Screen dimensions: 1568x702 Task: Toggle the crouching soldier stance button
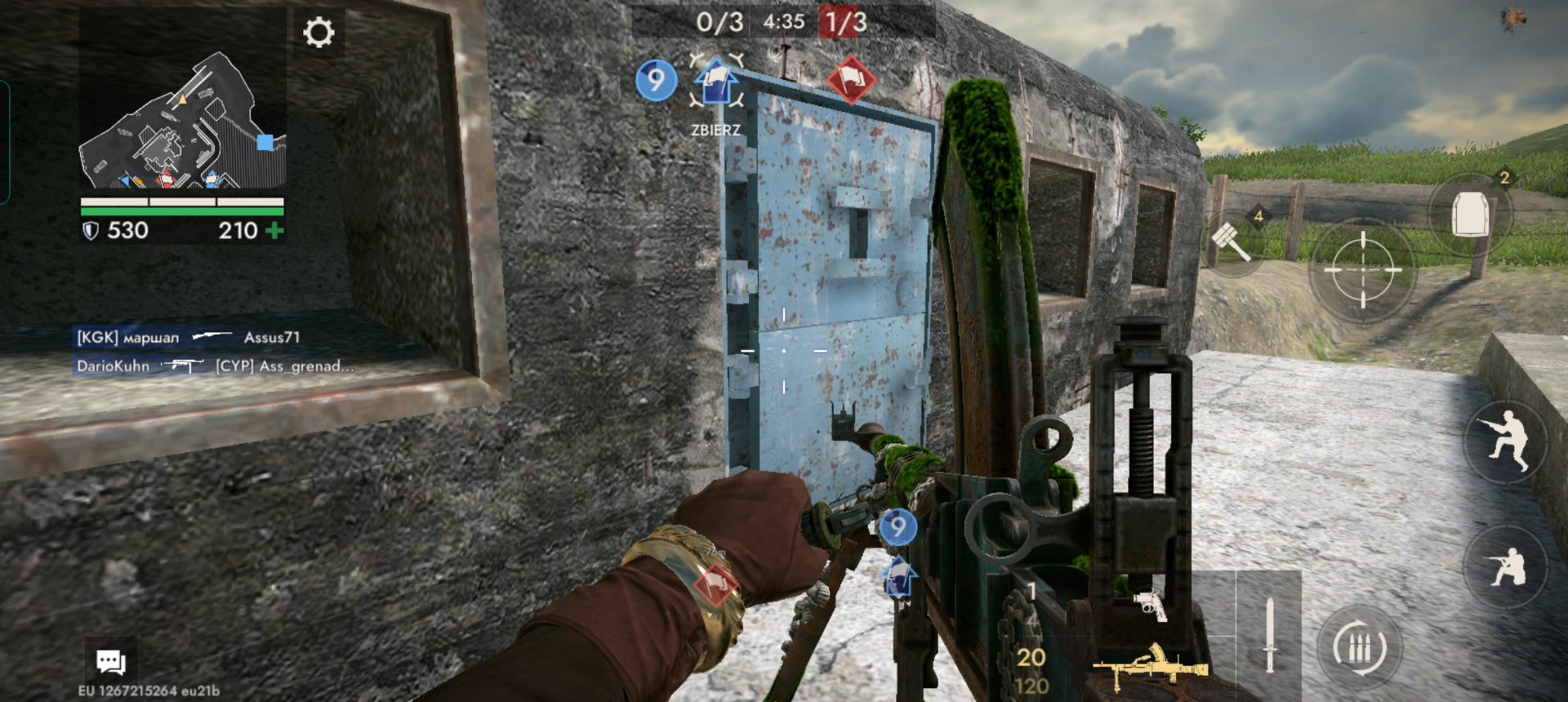tap(1504, 442)
